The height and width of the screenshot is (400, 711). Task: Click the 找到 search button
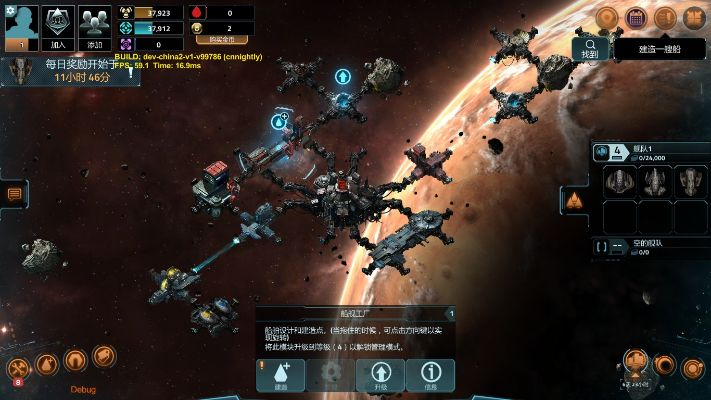coord(591,48)
